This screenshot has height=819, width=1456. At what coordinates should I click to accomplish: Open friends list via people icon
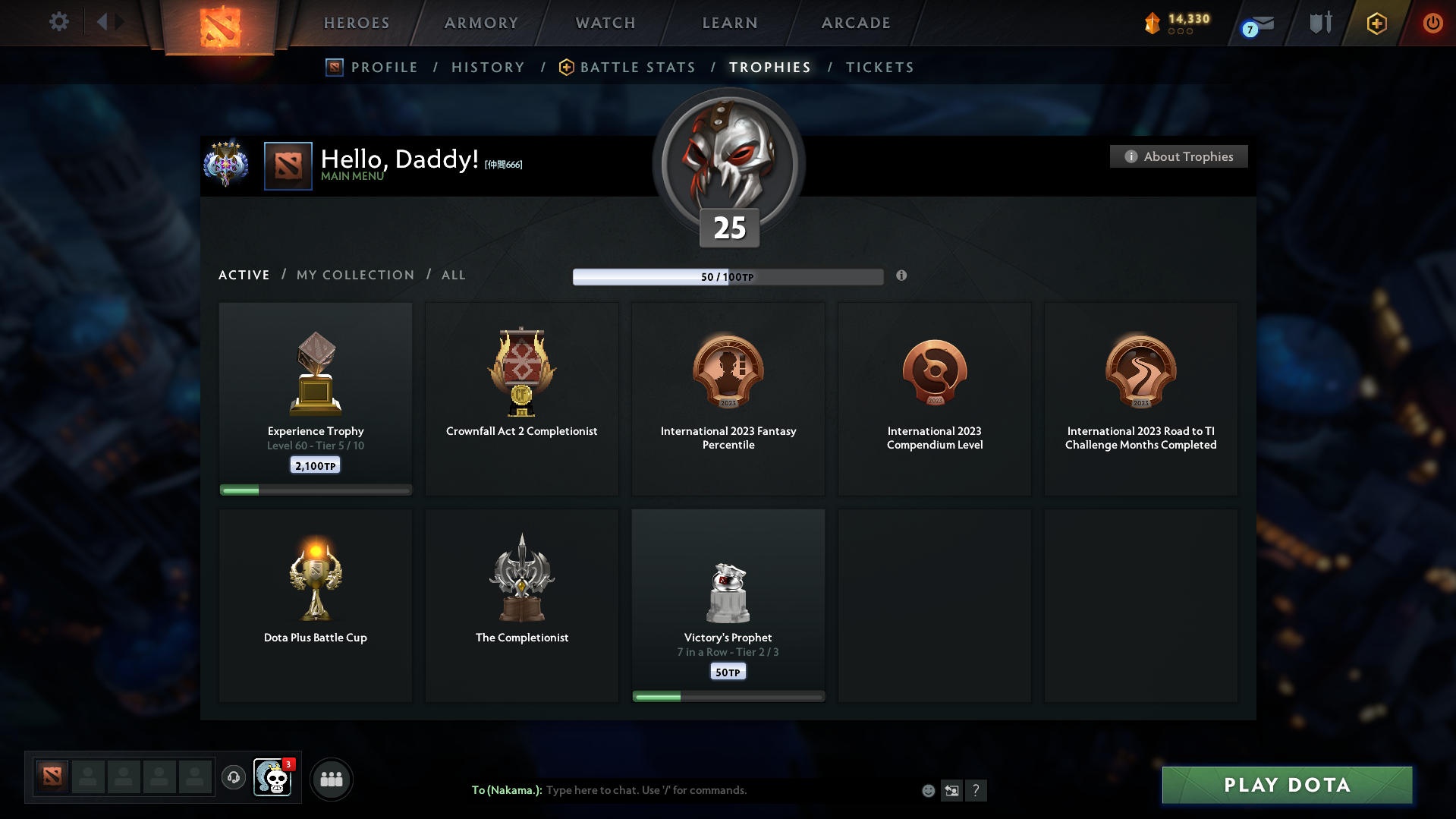click(x=331, y=779)
